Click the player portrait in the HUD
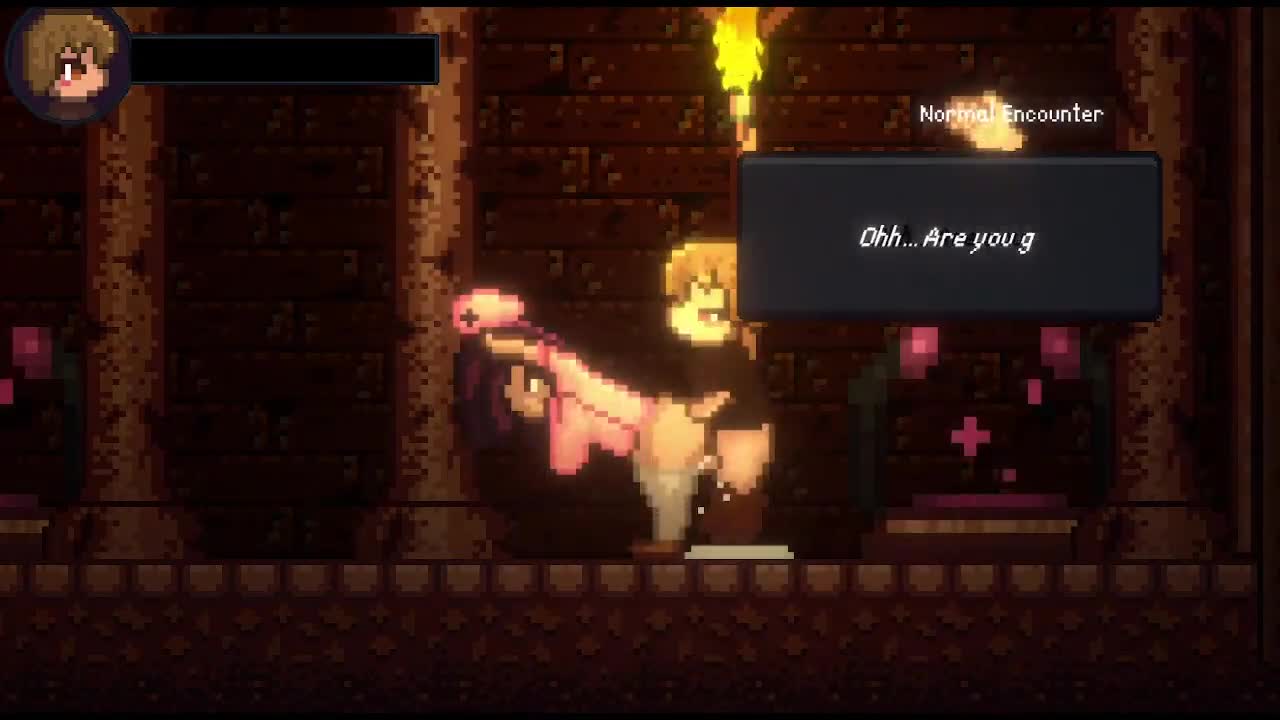This screenshot has width=1280, height=720. pos(68,64)
